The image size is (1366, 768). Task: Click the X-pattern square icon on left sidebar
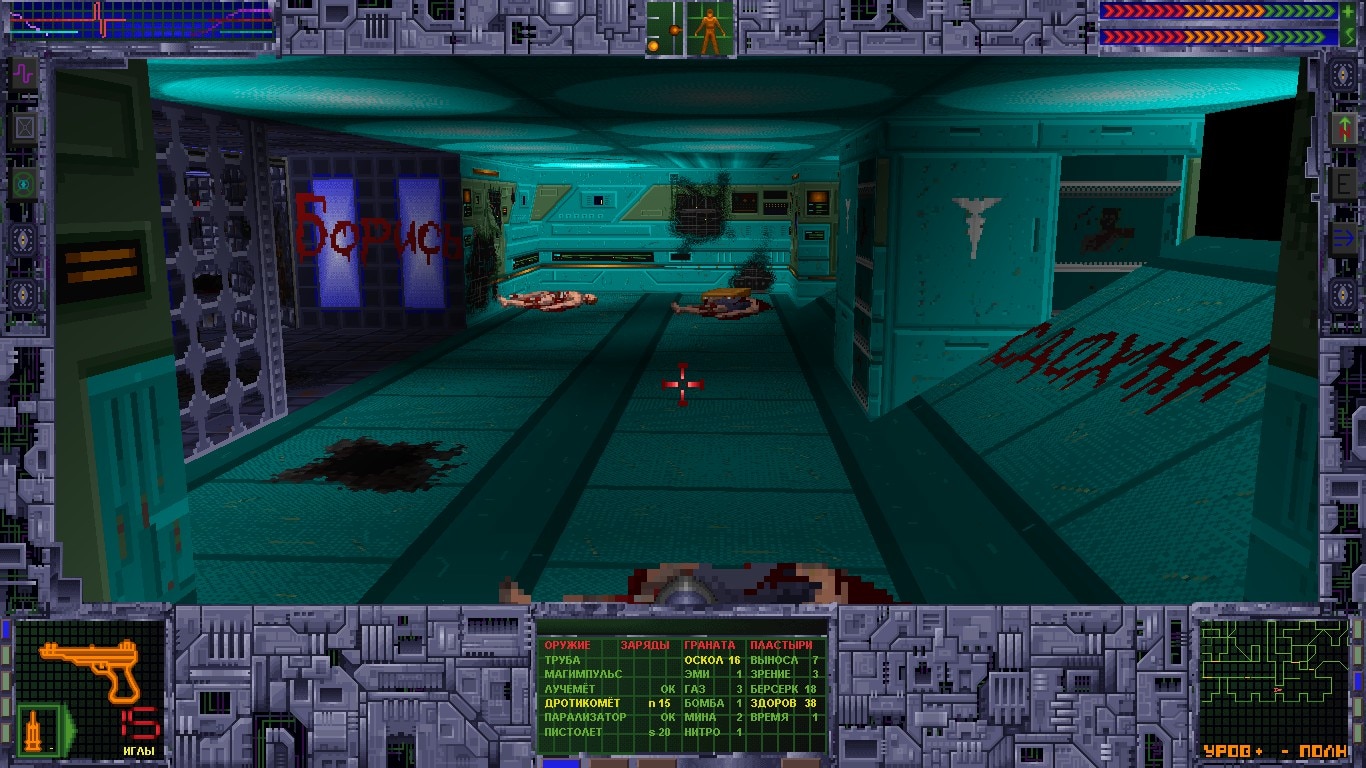point(23,126)
